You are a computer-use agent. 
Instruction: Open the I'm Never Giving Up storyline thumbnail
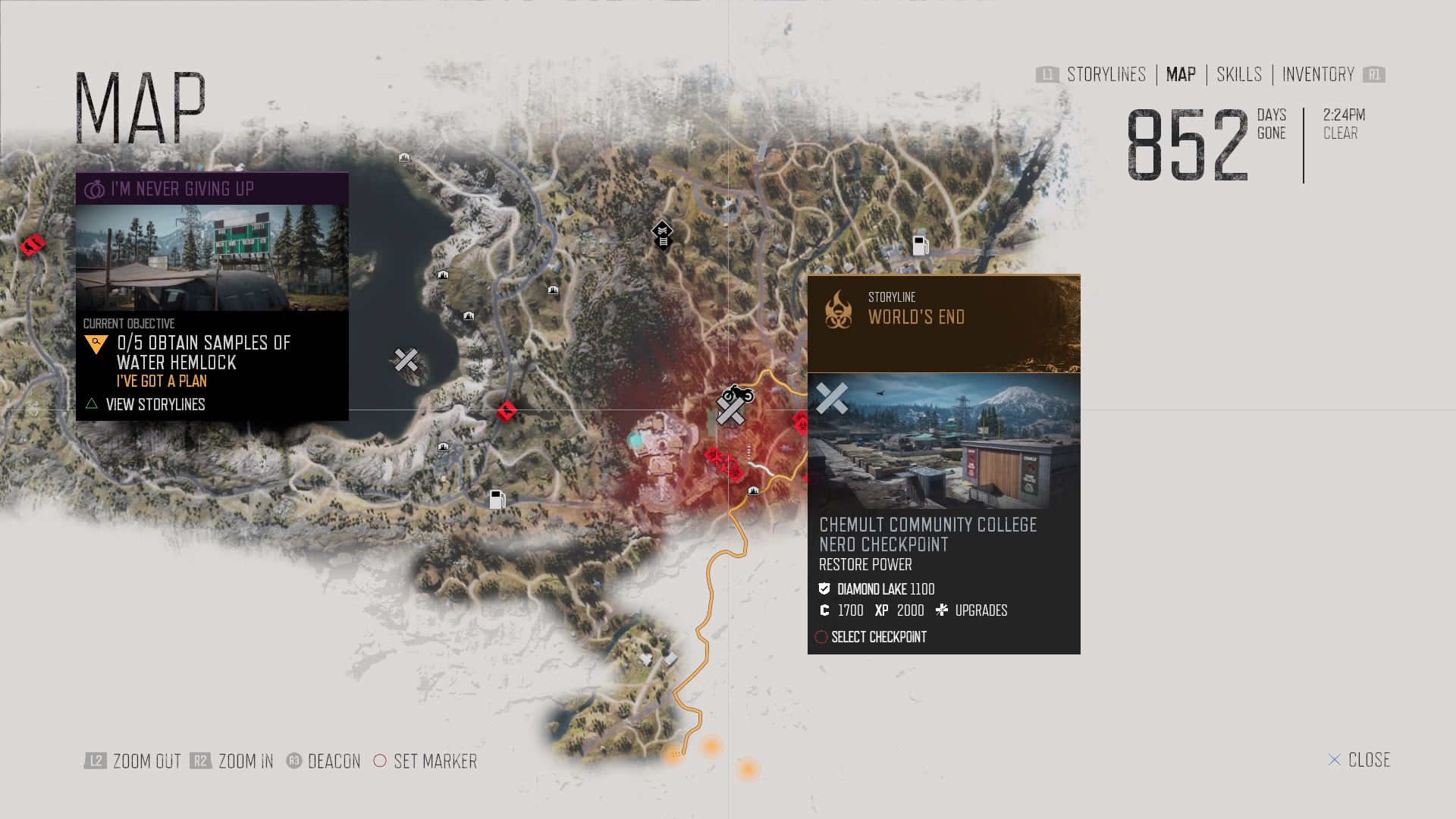coord(212,258)
